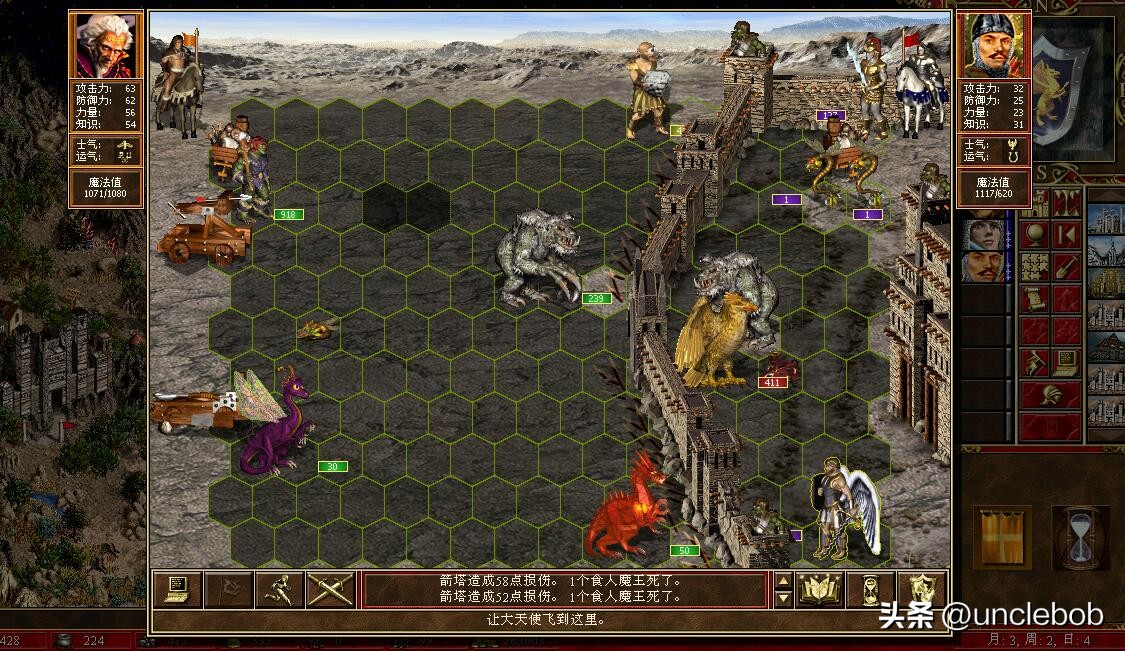Retreat using the running man button

[279, 590]
